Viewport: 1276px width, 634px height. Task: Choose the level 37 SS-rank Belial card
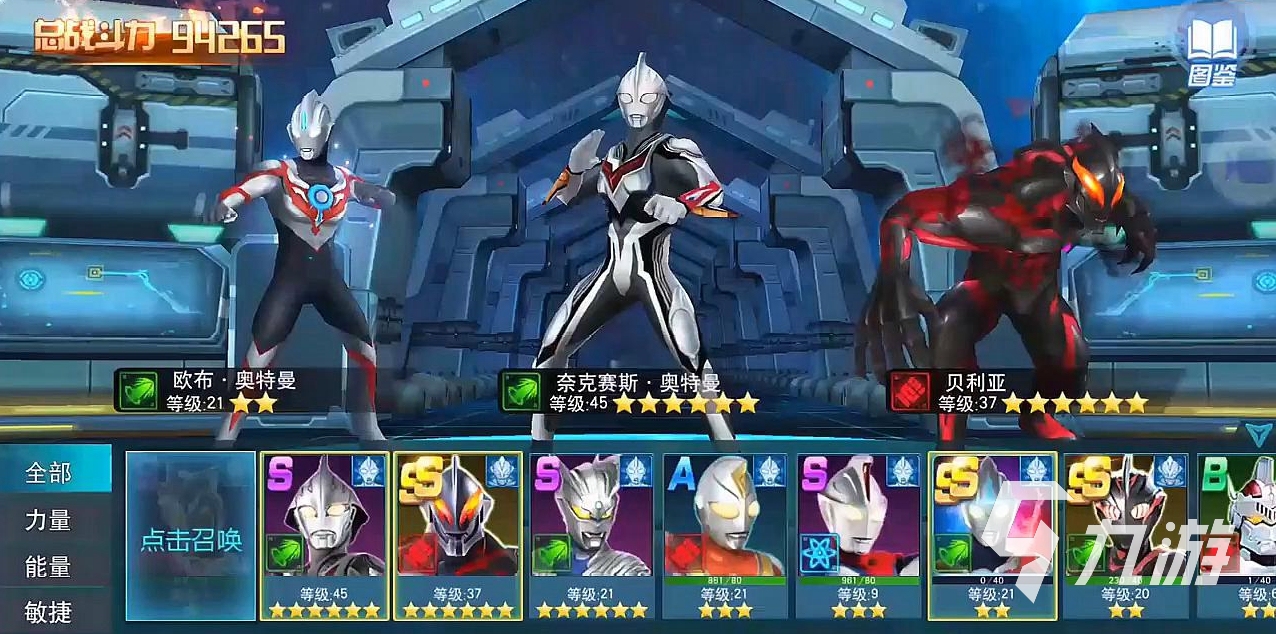tap(458, 534)
